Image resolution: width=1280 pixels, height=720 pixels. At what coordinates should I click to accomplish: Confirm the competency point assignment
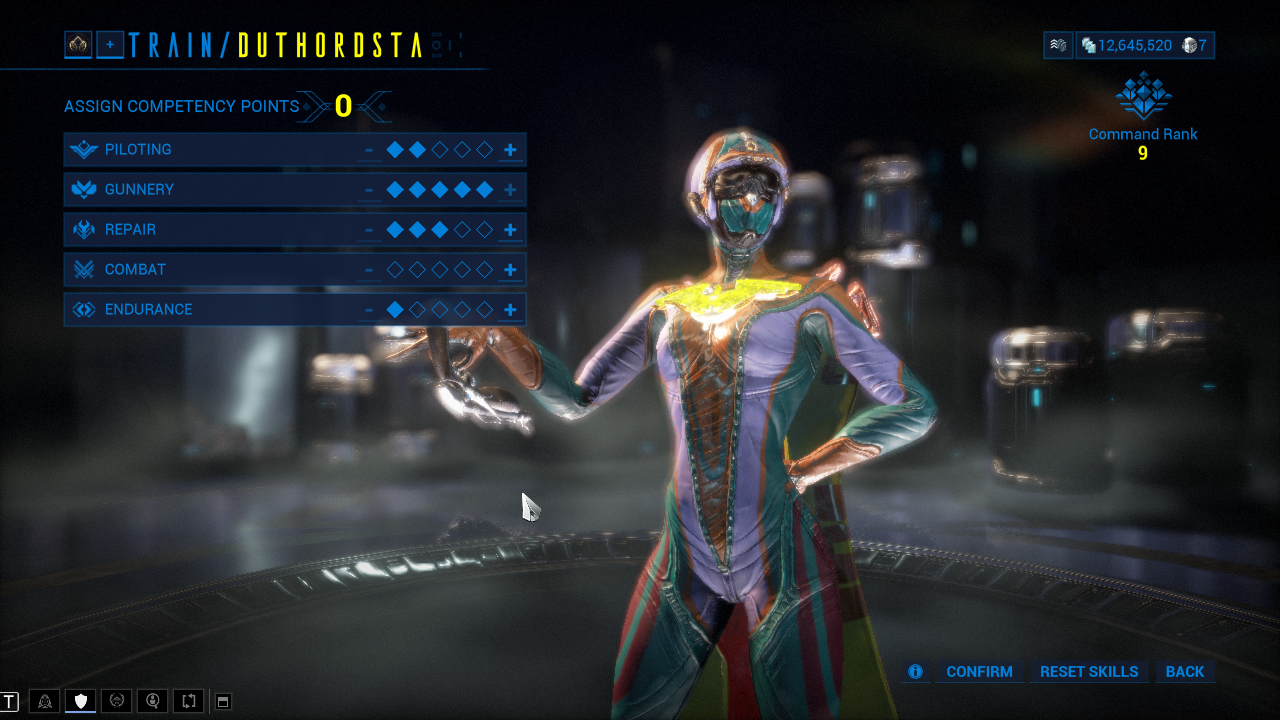coord(979,672)
